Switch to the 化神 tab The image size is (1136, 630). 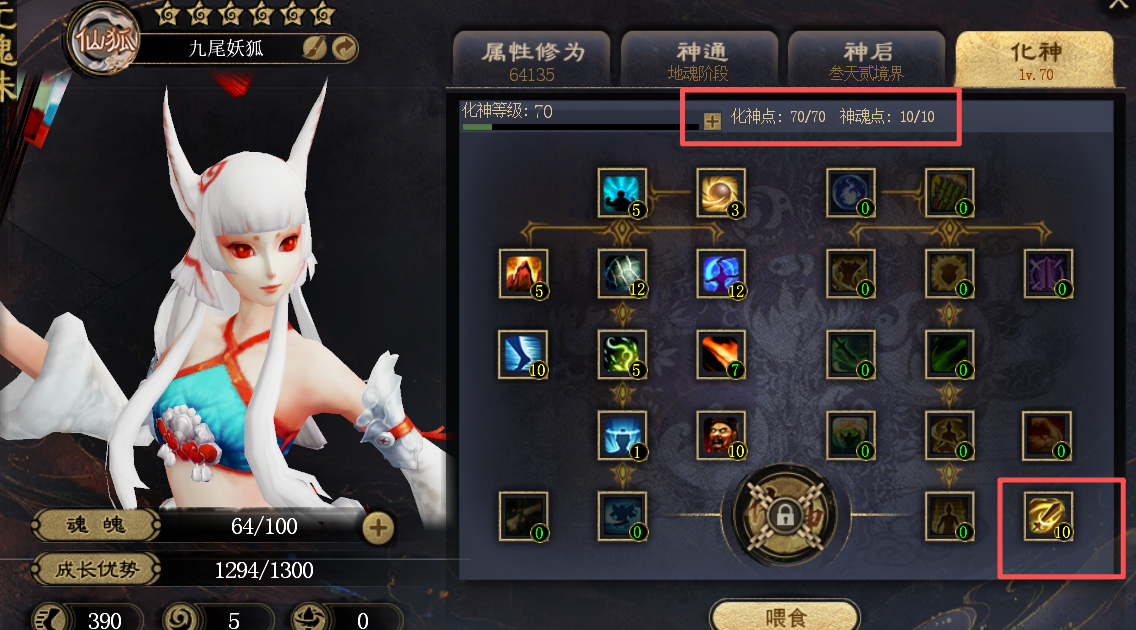[1034, 58]
